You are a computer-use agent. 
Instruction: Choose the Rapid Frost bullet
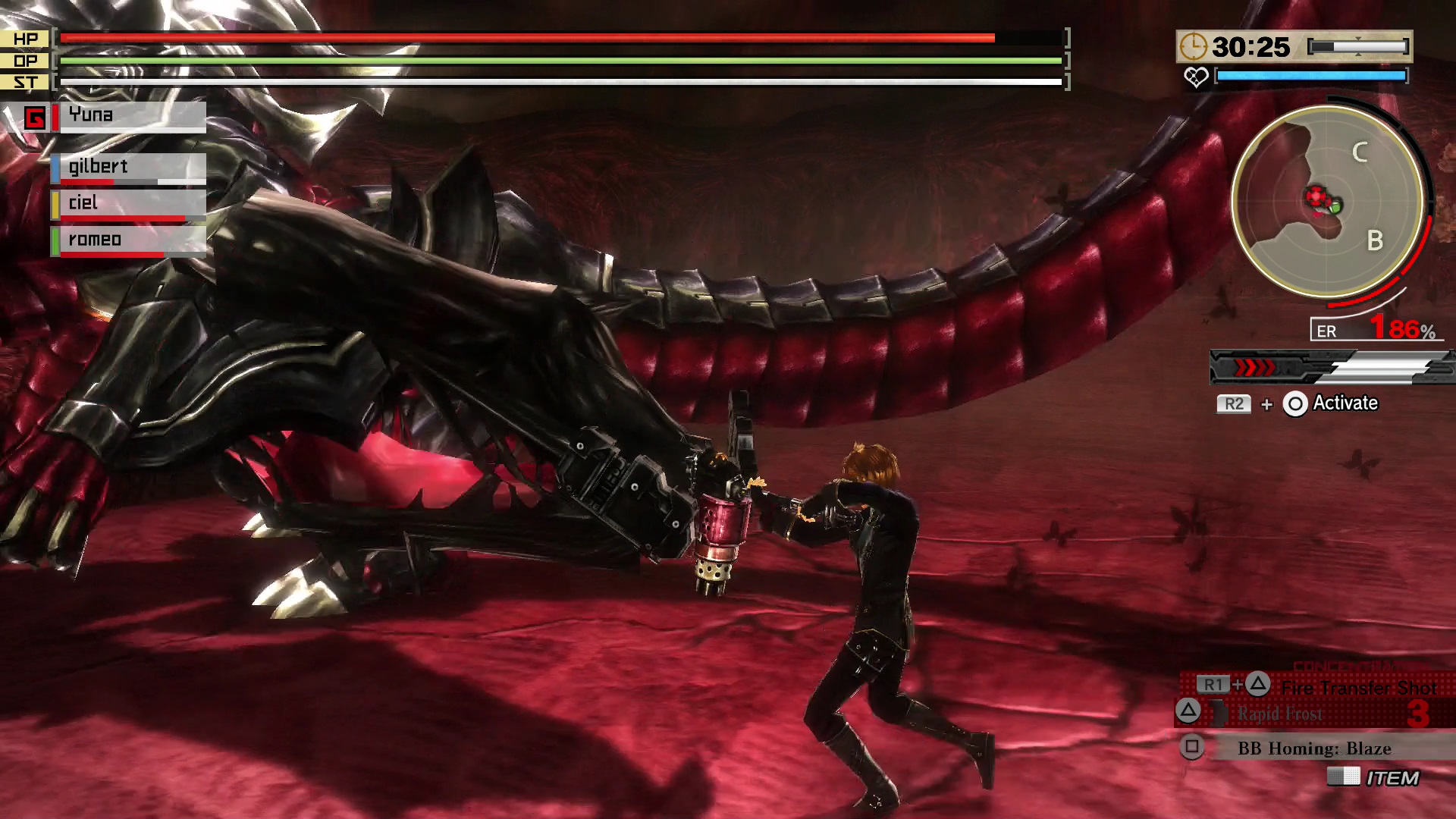point(1280,714)
